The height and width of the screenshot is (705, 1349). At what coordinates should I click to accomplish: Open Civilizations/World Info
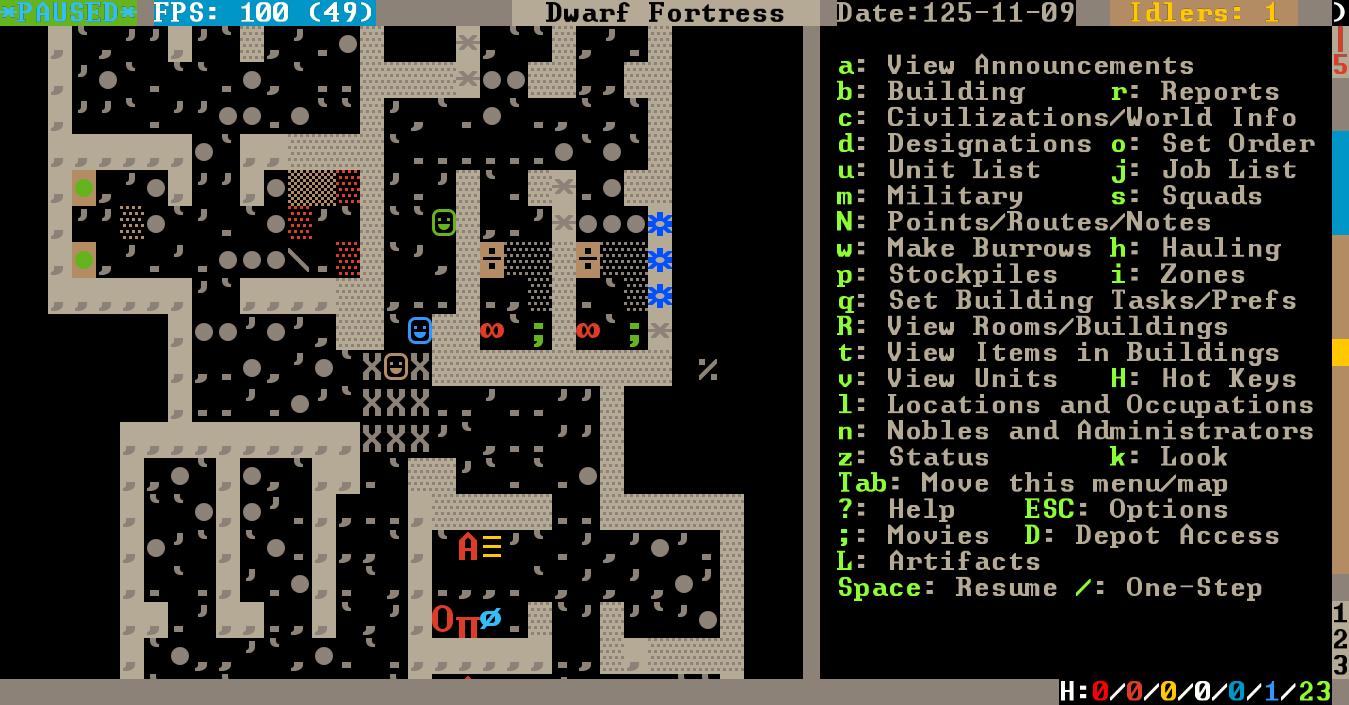click(x=1091, y=118)
